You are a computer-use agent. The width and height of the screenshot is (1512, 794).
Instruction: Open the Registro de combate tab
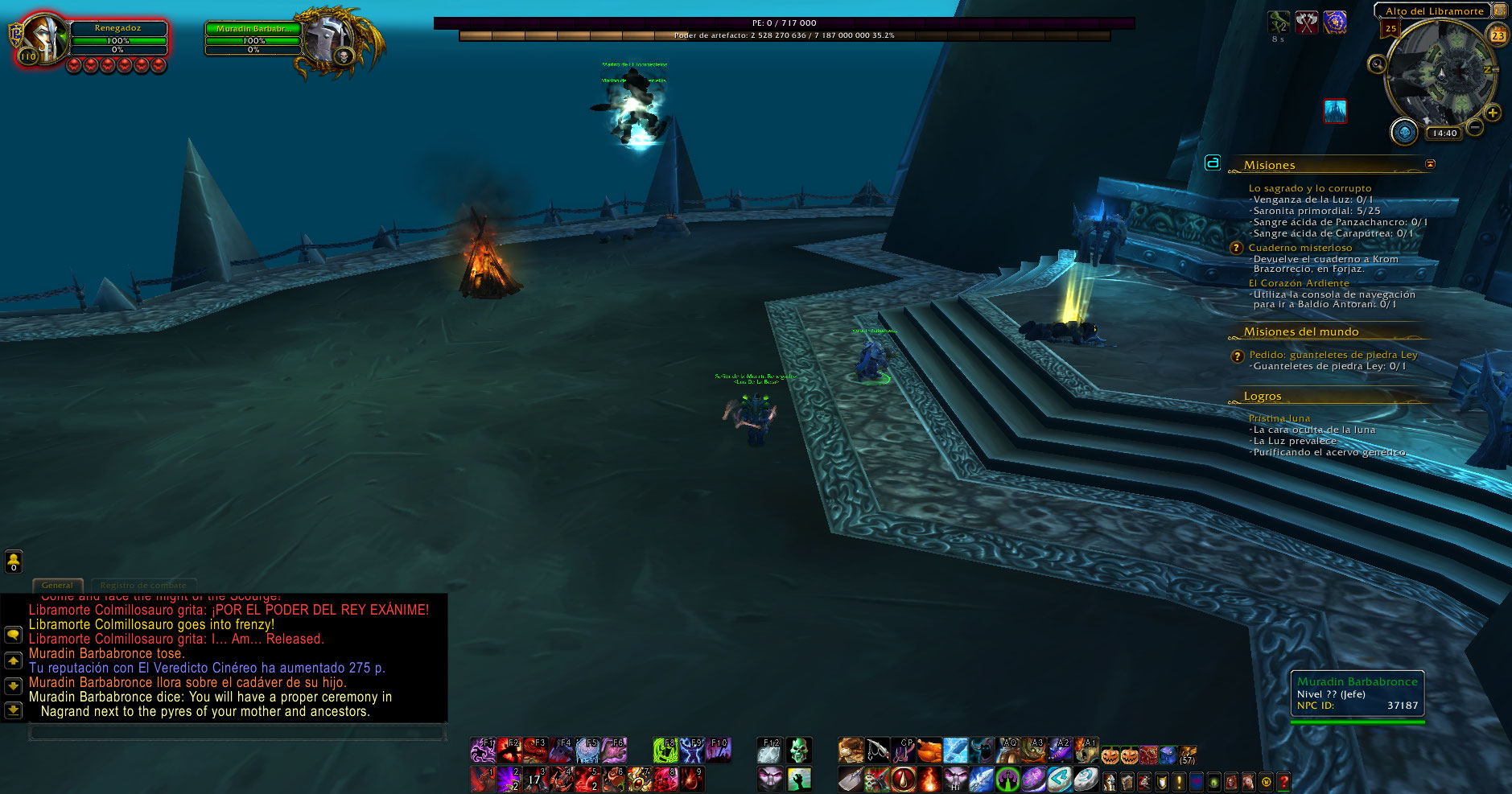(x=143, y=585)
